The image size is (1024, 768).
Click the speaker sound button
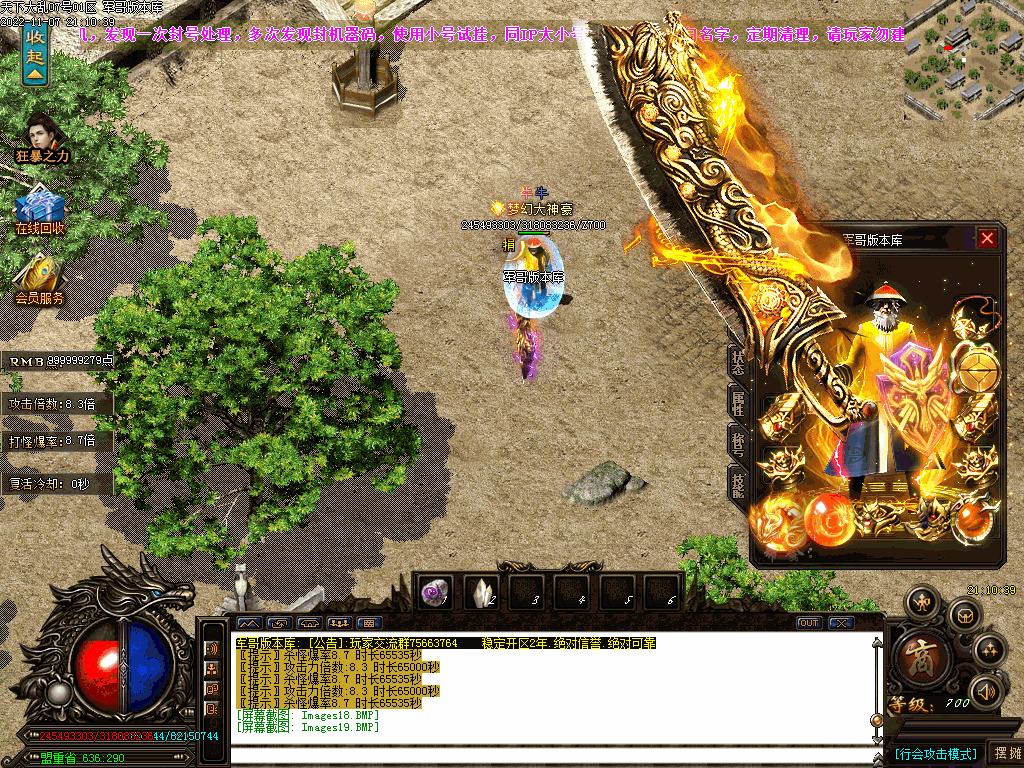point(987,690)
